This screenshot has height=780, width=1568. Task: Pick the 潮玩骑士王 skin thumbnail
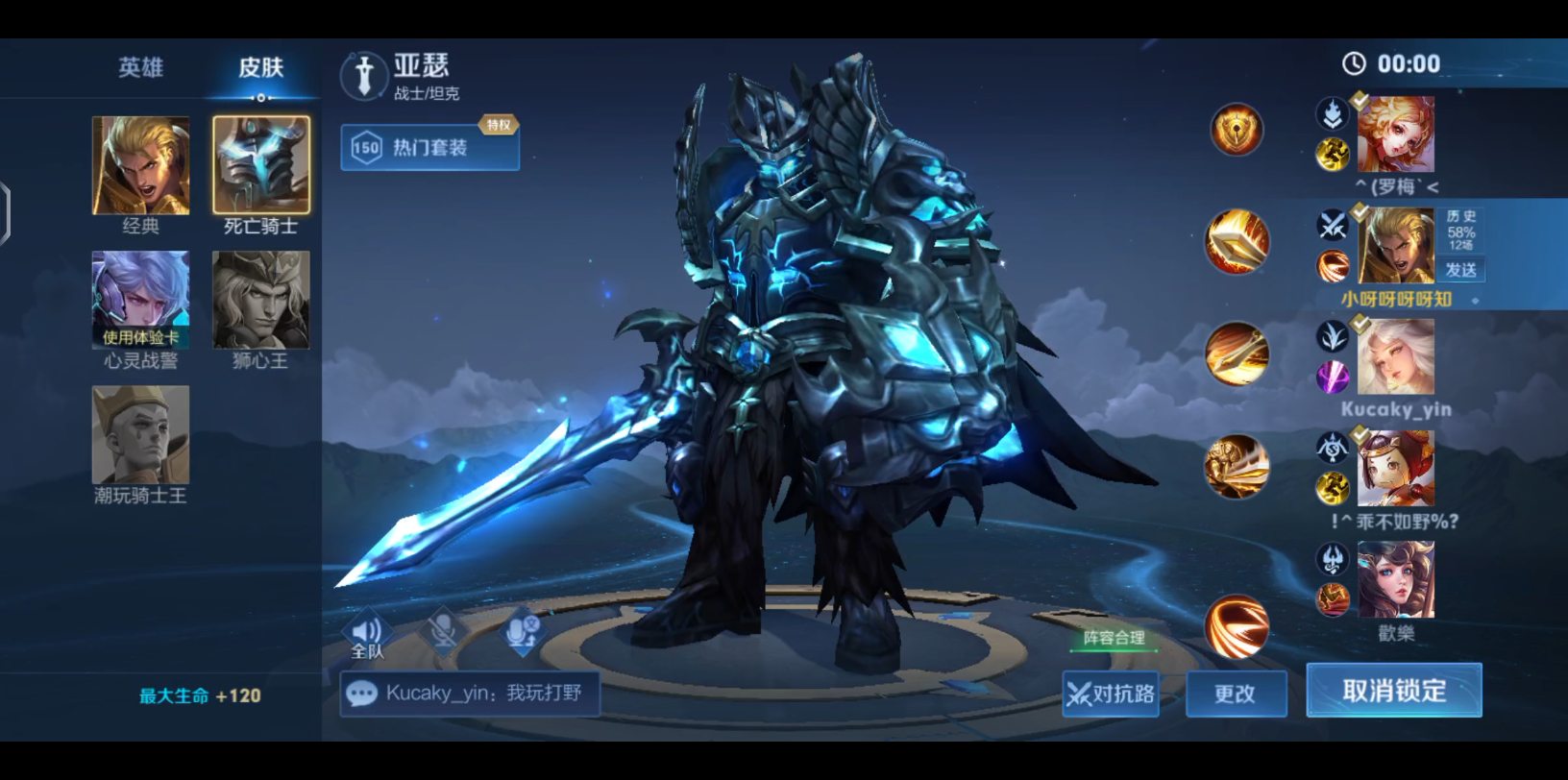pyautogui.click(x=140, y=435)
